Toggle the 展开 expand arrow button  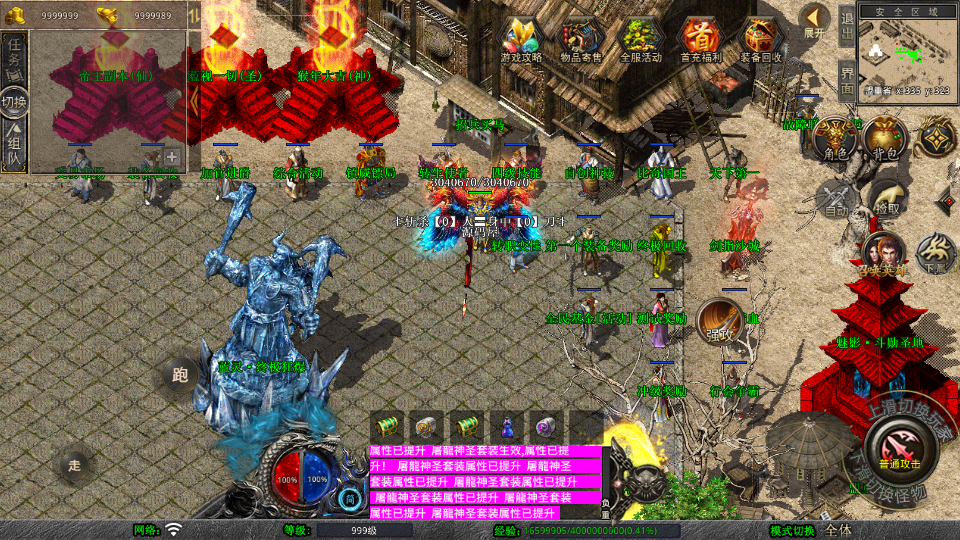pyautogui.click(x=815, y=19)
